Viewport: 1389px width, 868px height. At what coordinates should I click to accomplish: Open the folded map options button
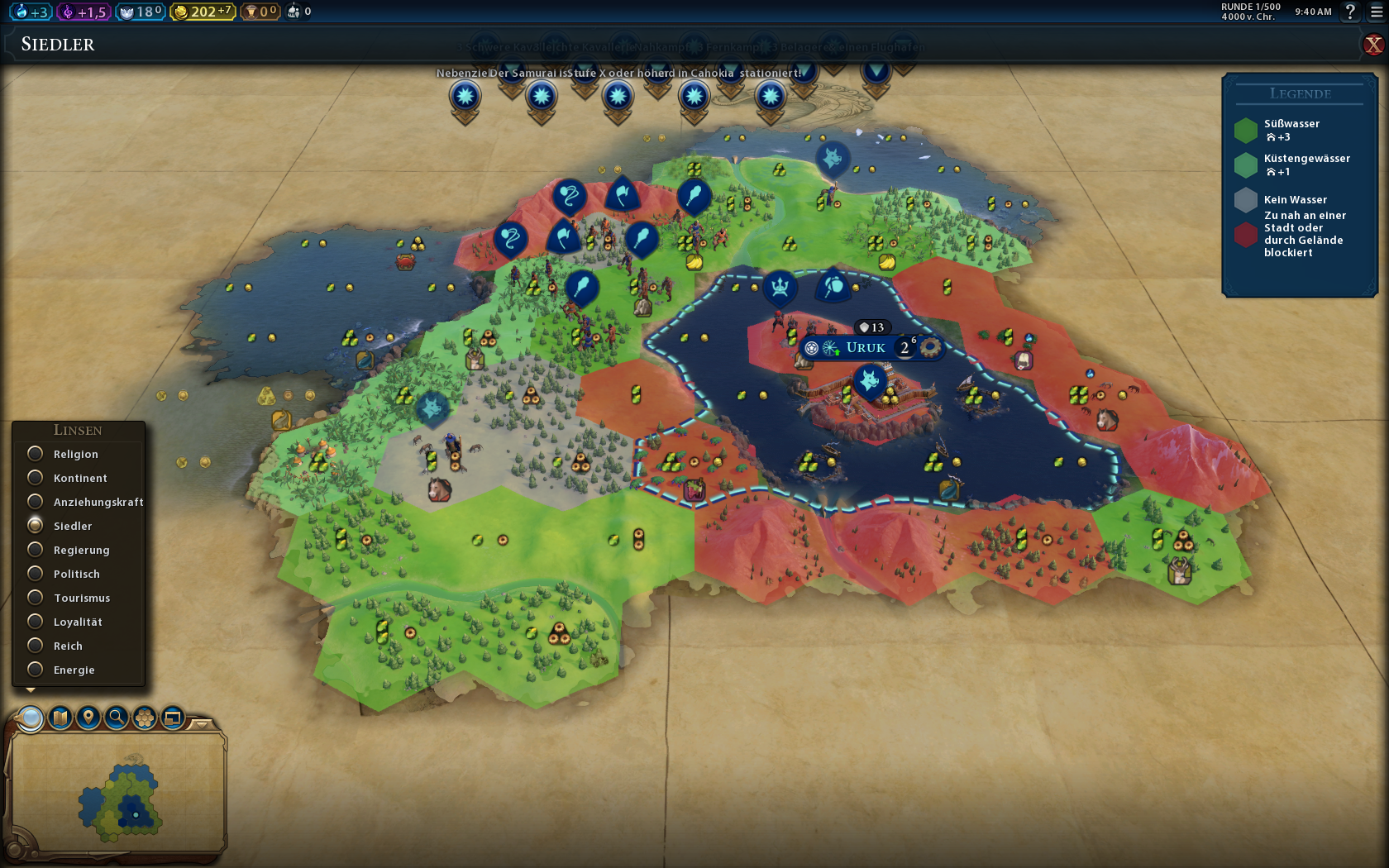(60, 718)
